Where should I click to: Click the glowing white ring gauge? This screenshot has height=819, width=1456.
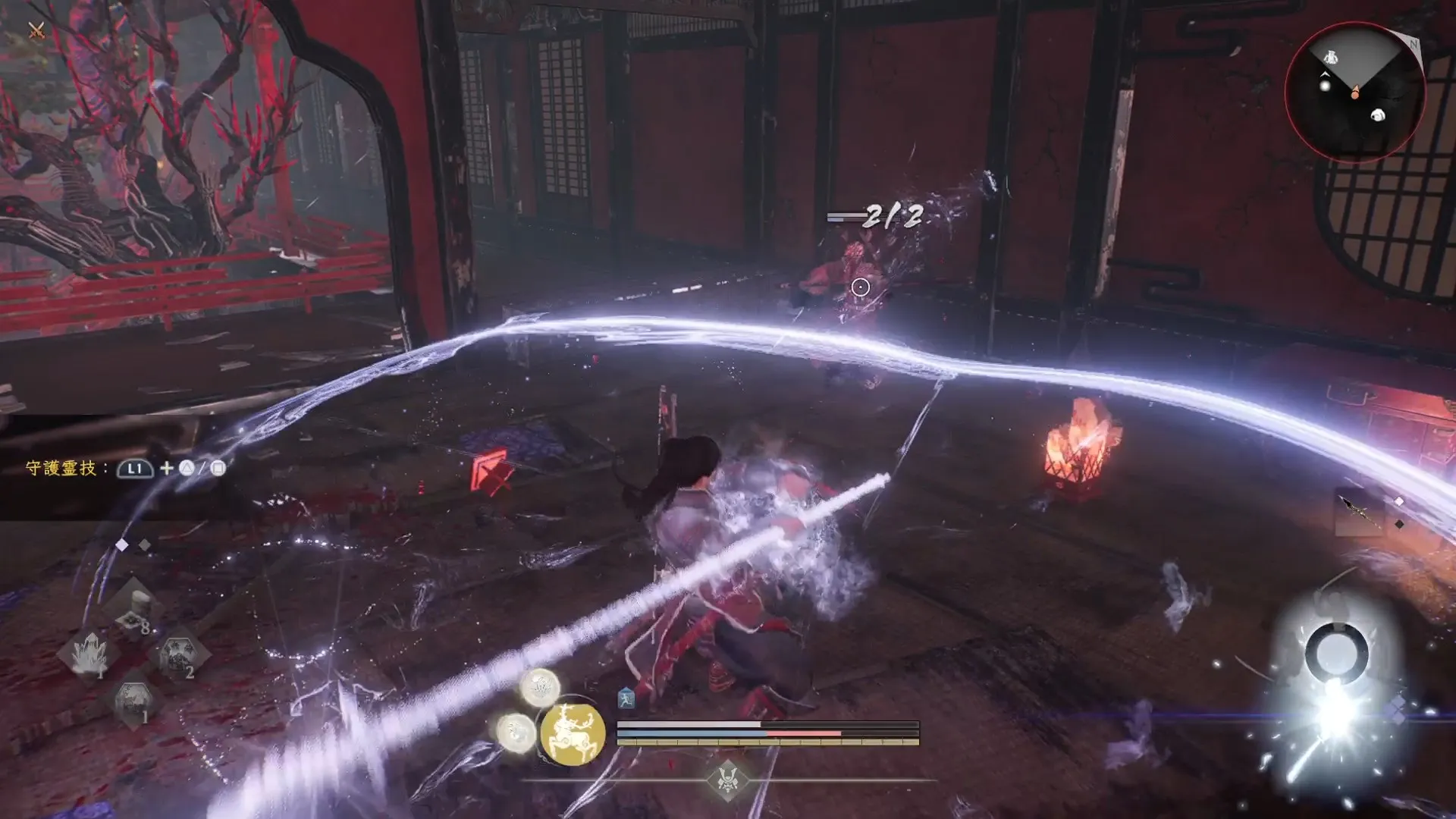[1336, 652]
